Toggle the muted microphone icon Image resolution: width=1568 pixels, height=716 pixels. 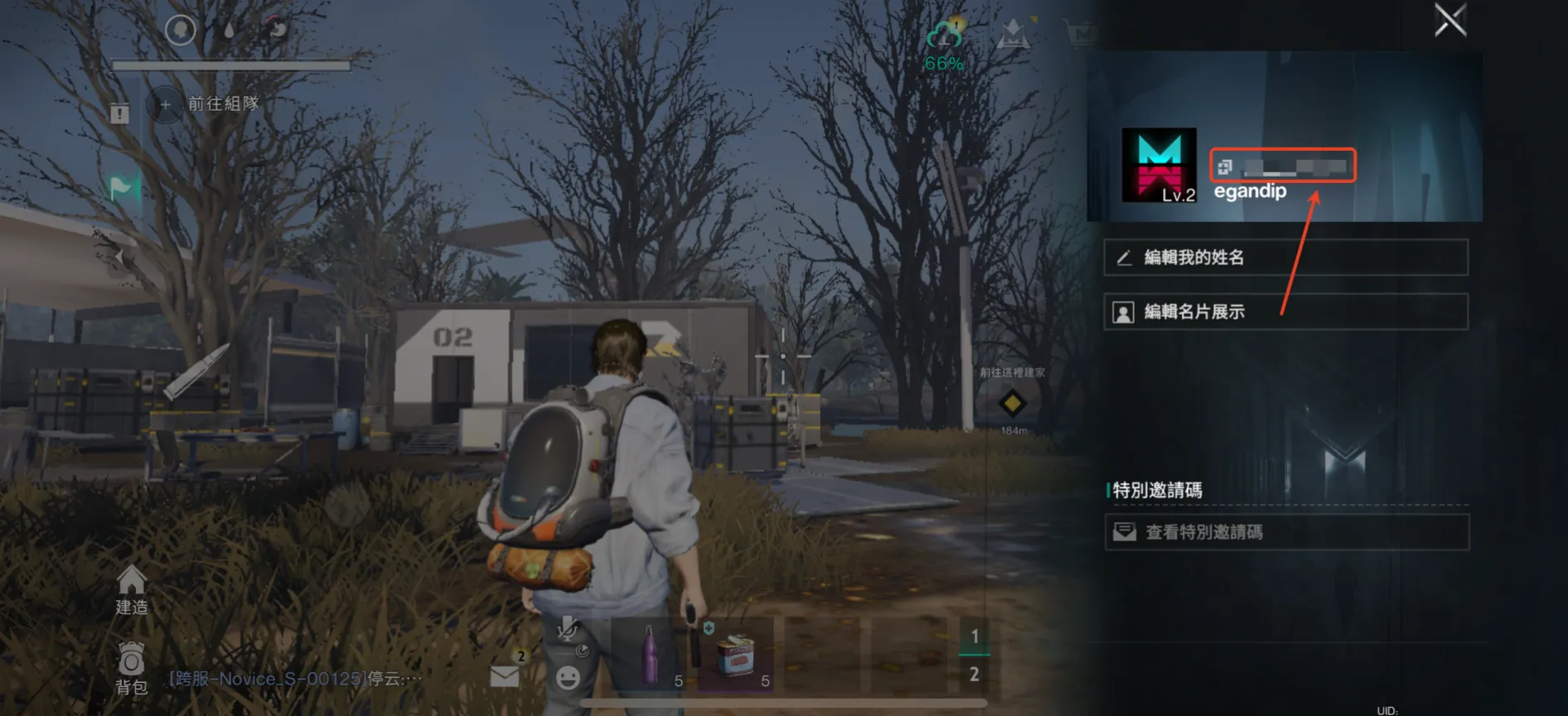point(568,630)
